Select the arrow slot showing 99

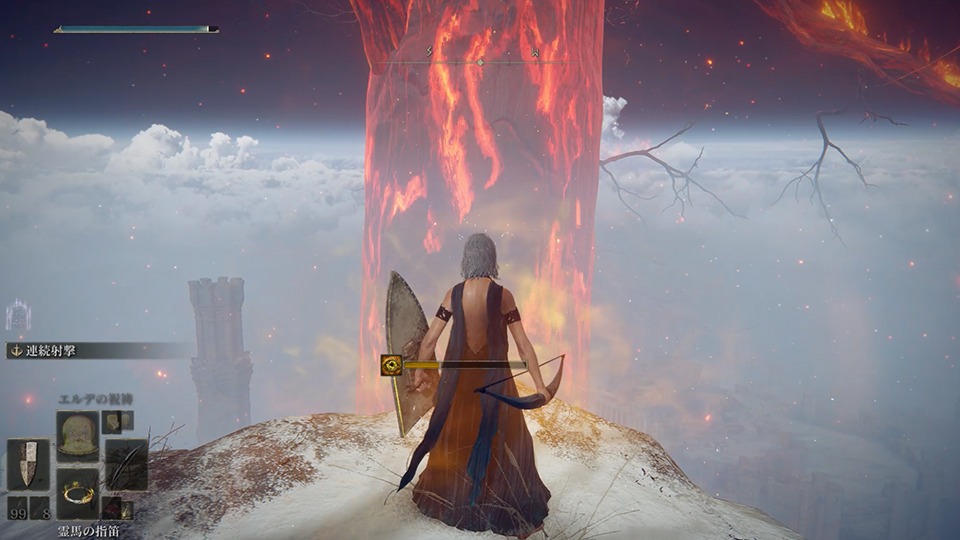click(17, 507)
